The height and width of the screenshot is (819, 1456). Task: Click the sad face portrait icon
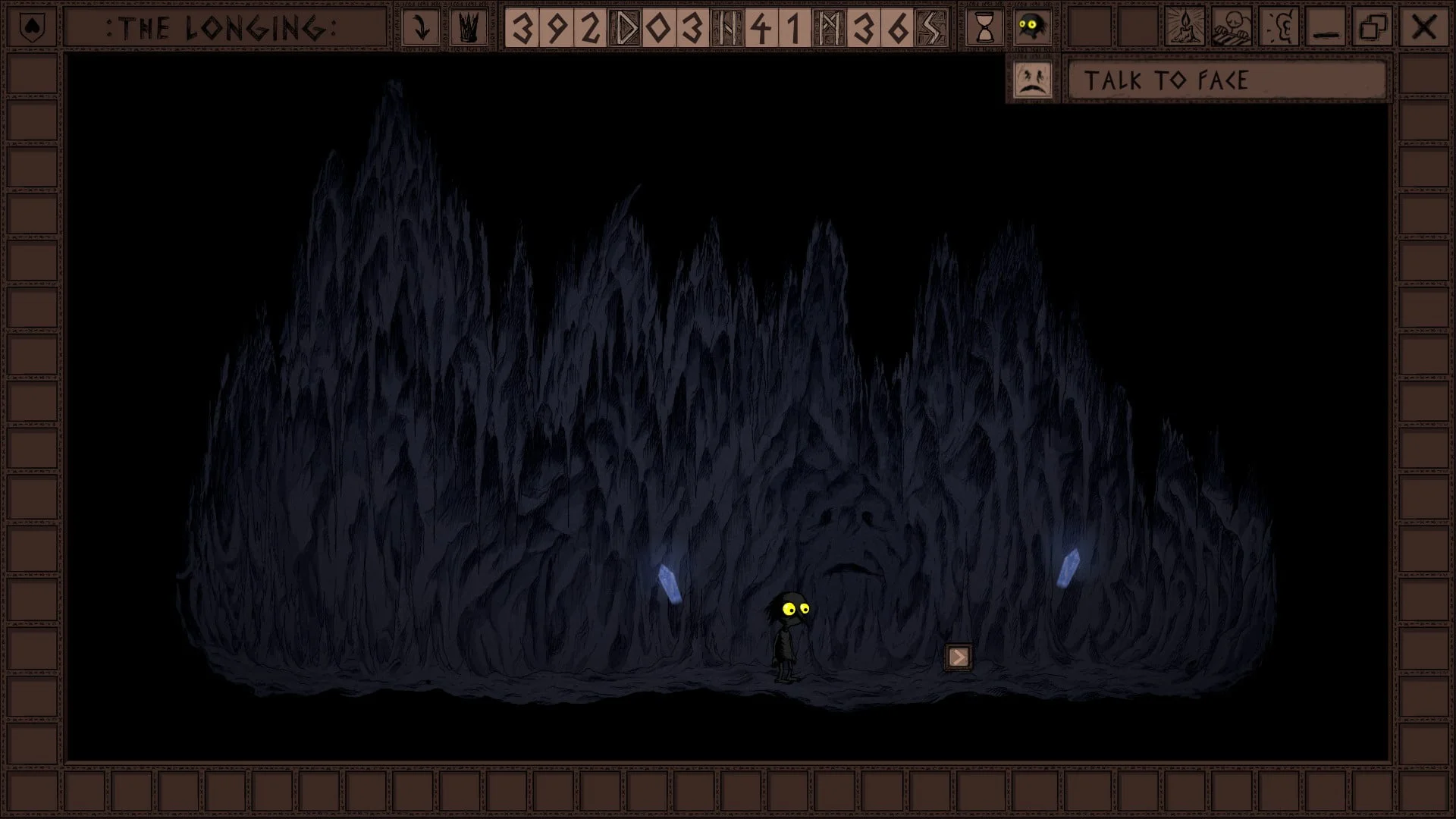point(1032,80)
